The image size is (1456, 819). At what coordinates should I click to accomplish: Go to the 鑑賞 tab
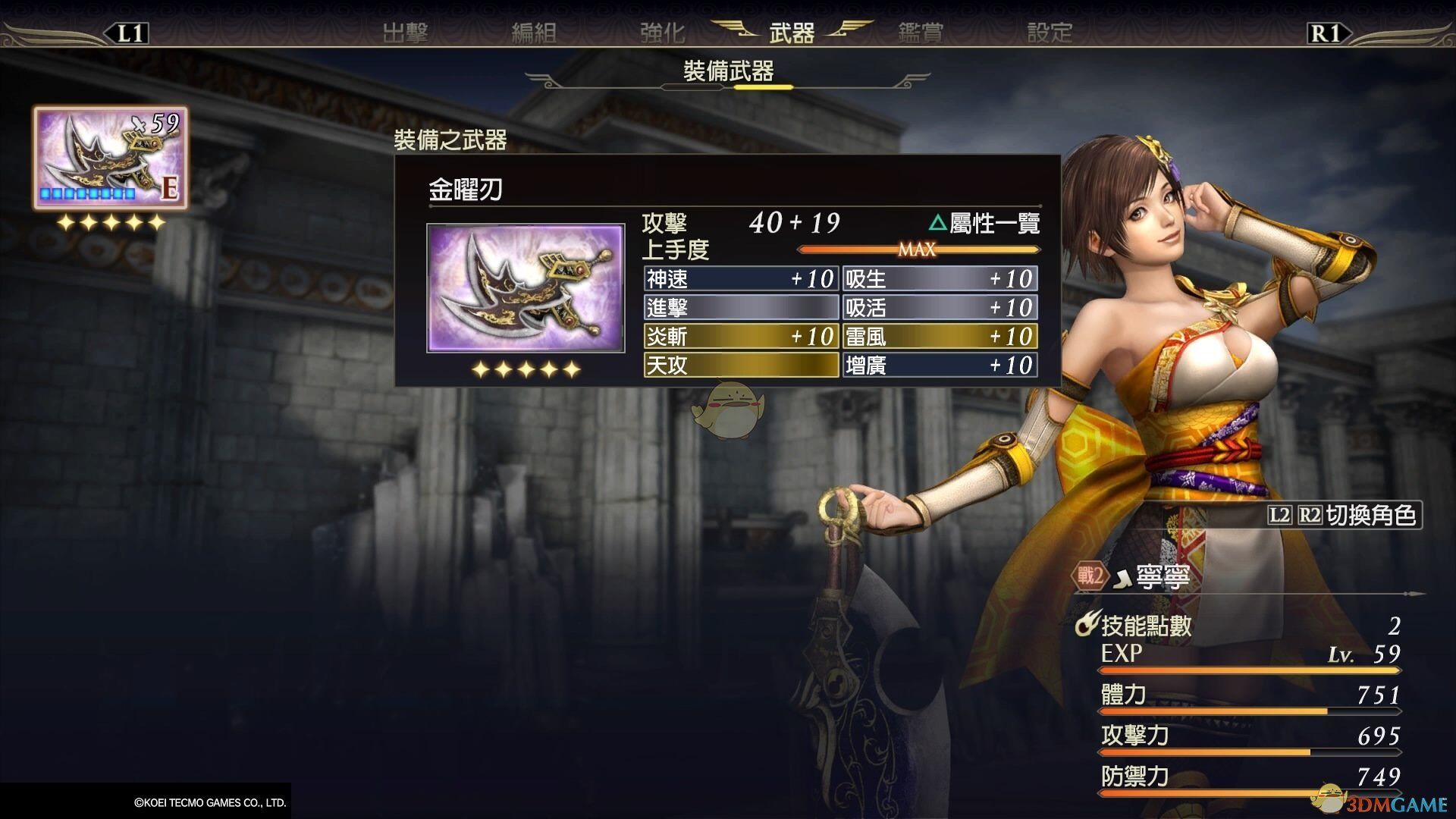[x=921, y=33]
